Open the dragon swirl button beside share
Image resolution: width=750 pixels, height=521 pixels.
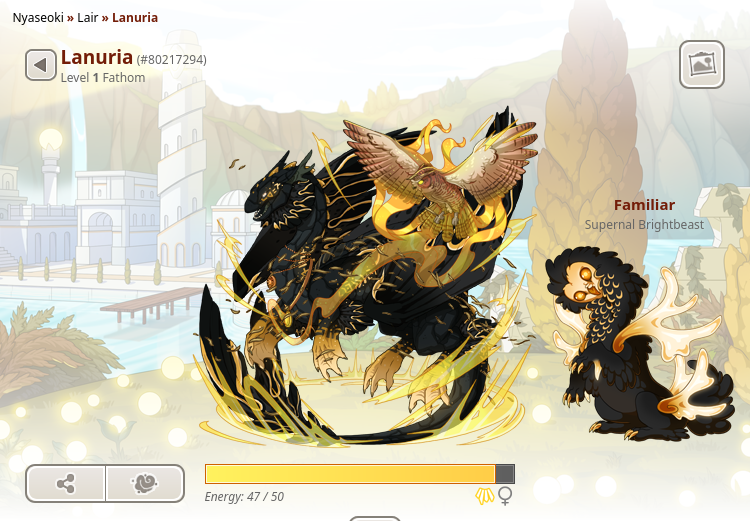[145, 484]
